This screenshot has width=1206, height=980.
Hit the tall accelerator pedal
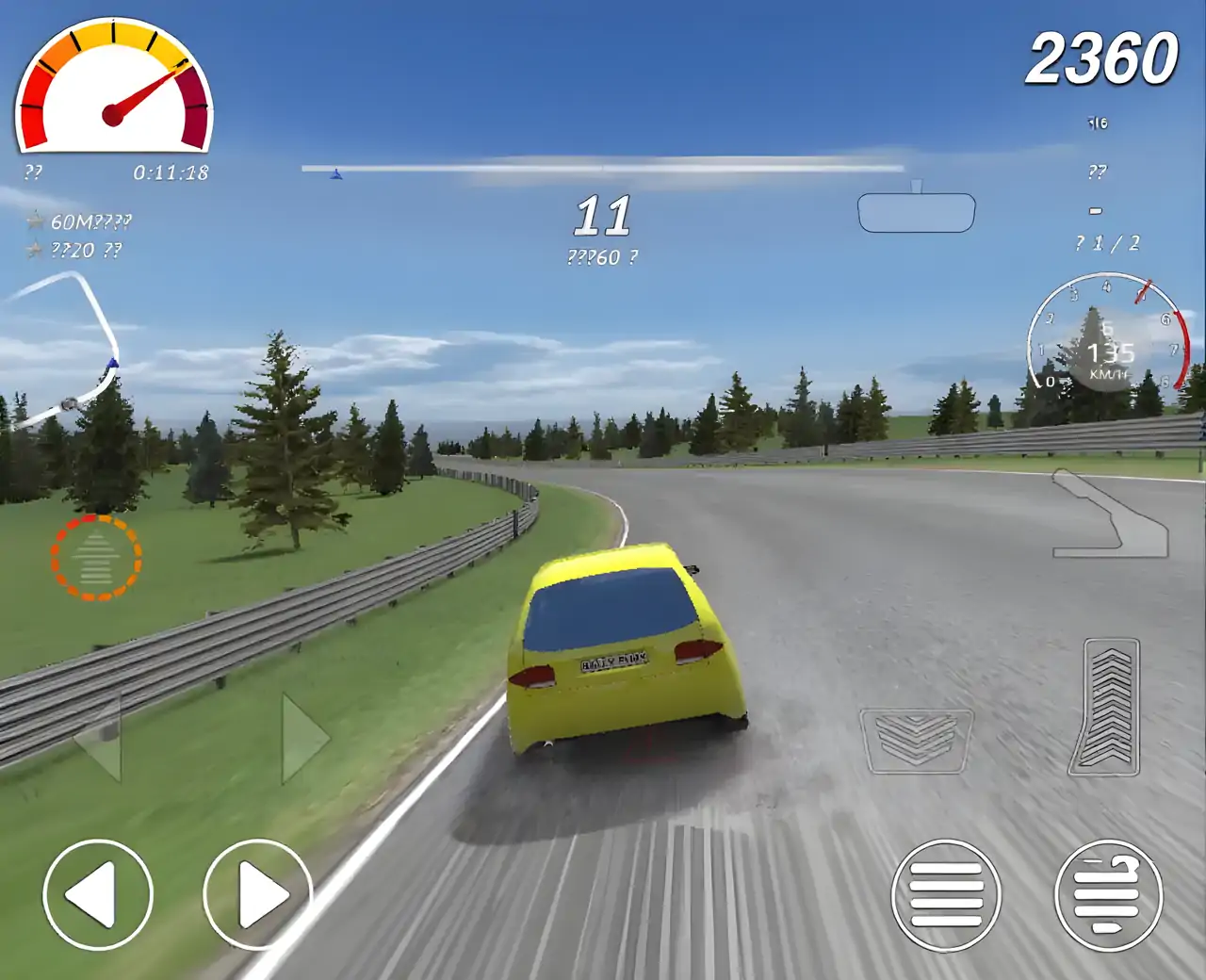click(1104, 707)
